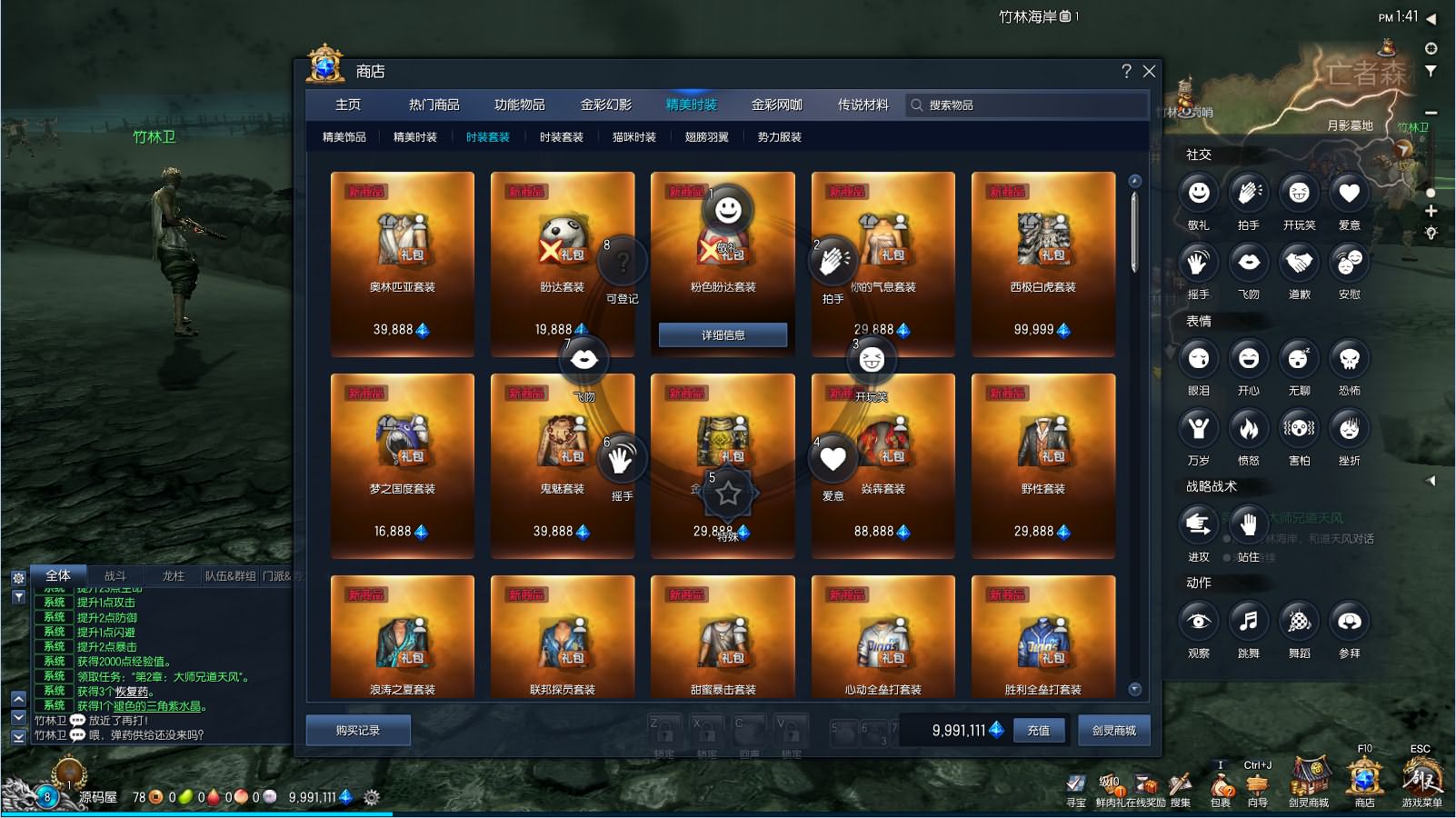The height and width of the screenshot is (818, 1456).
Task: Click the 向导 guide signpost icon
Action: [x=1255, y=782]
